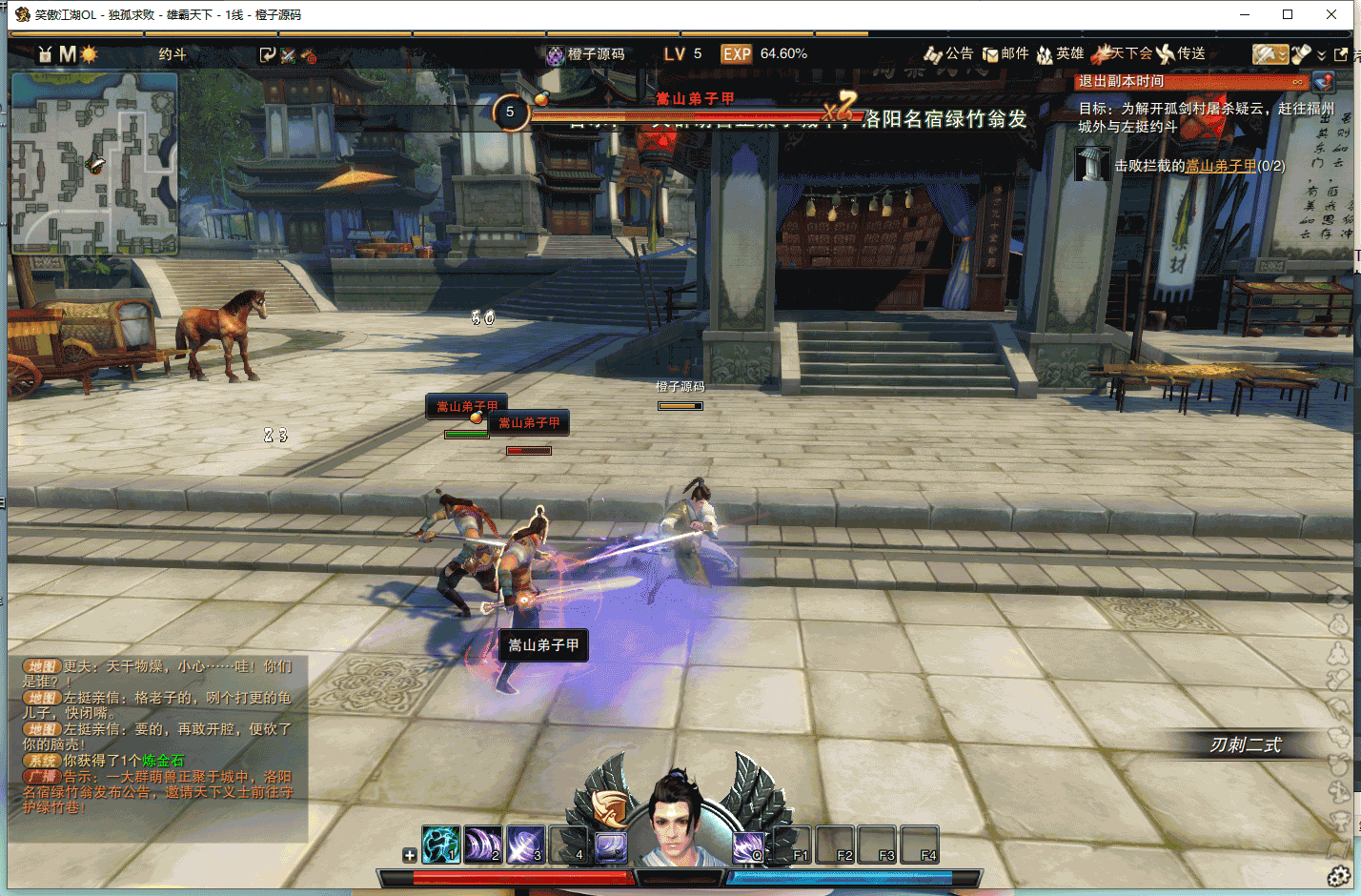Click the minimap
This screenshot has height=896, width=1361.
(94, 164)
